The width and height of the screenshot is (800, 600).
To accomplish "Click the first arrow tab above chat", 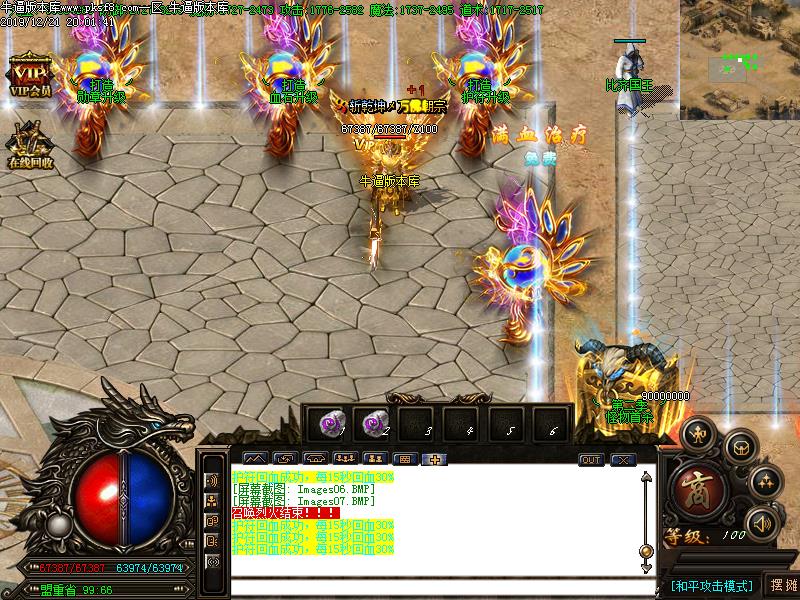I will tap(253, 460).
